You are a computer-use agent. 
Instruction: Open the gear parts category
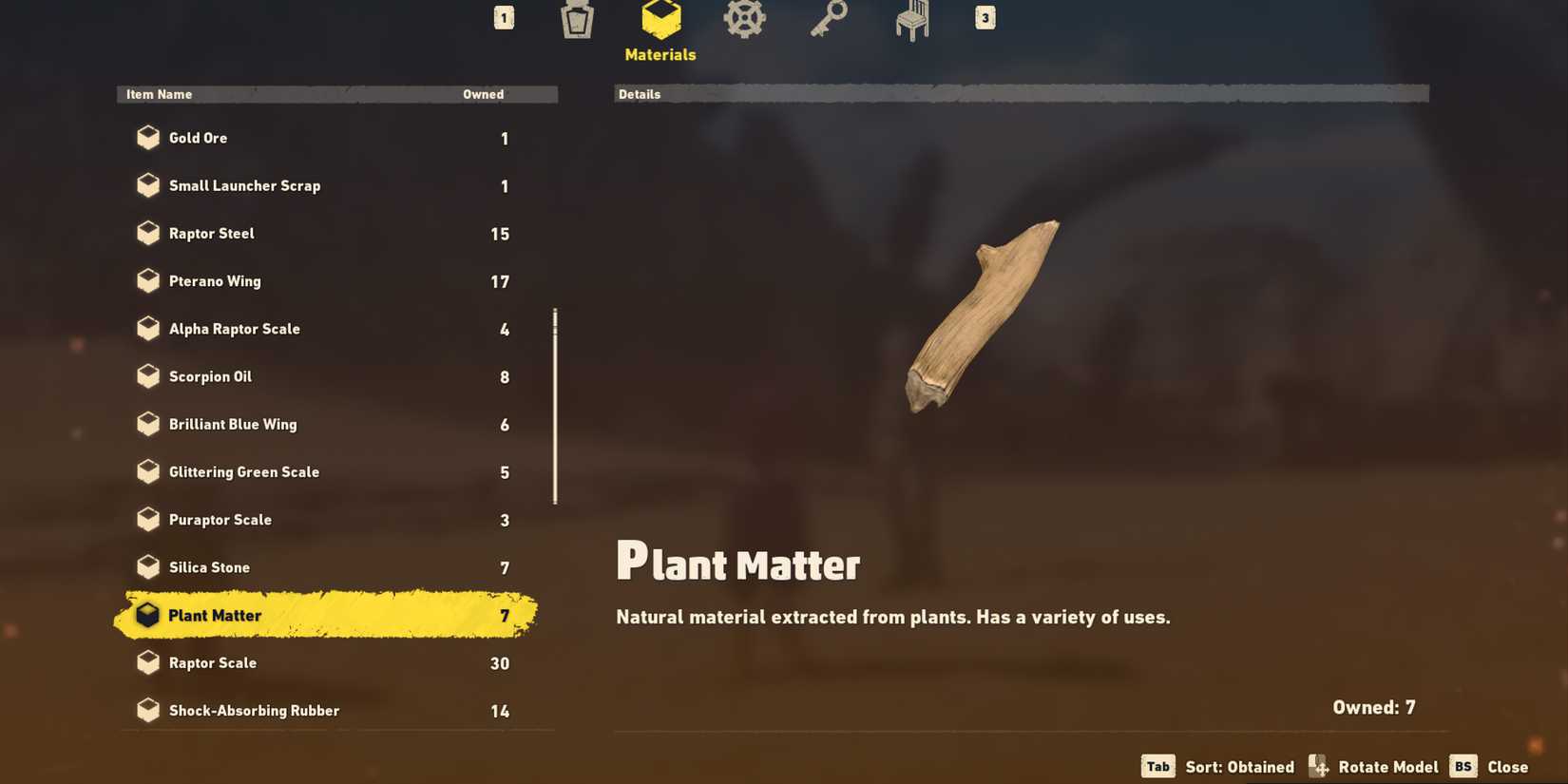click(743, 19)
